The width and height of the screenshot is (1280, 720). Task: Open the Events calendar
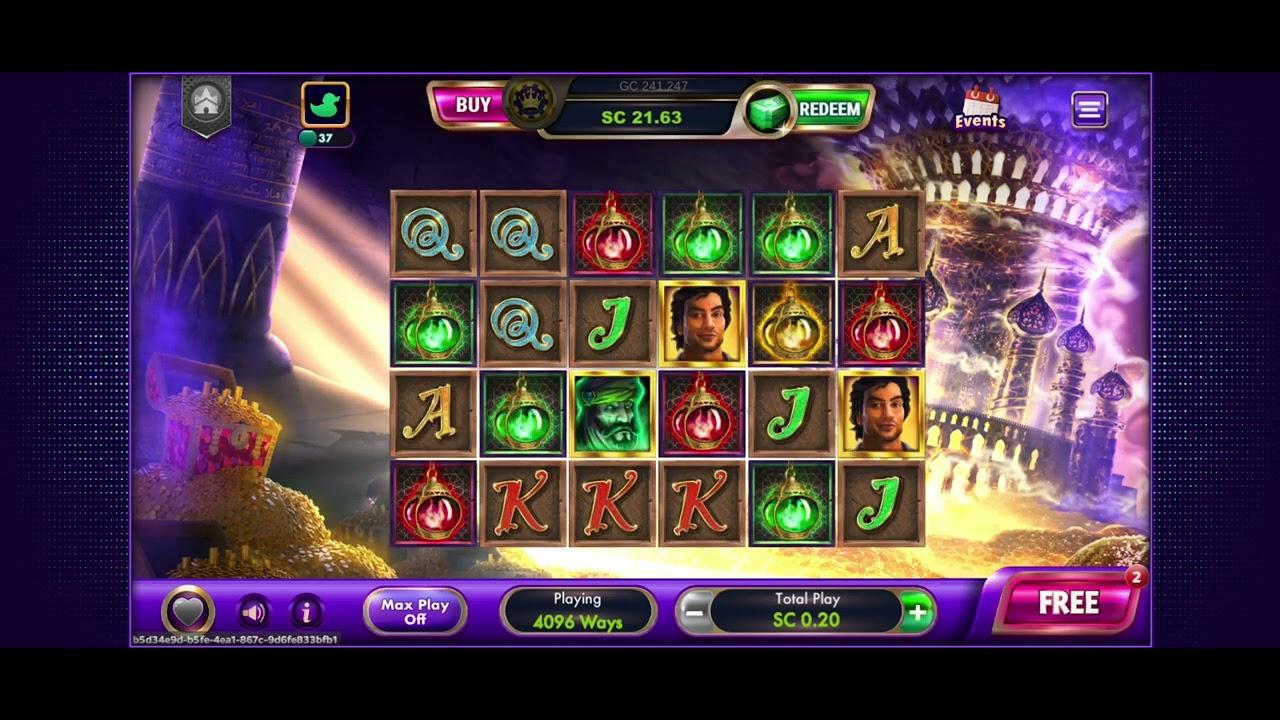[x=979, y=108]
